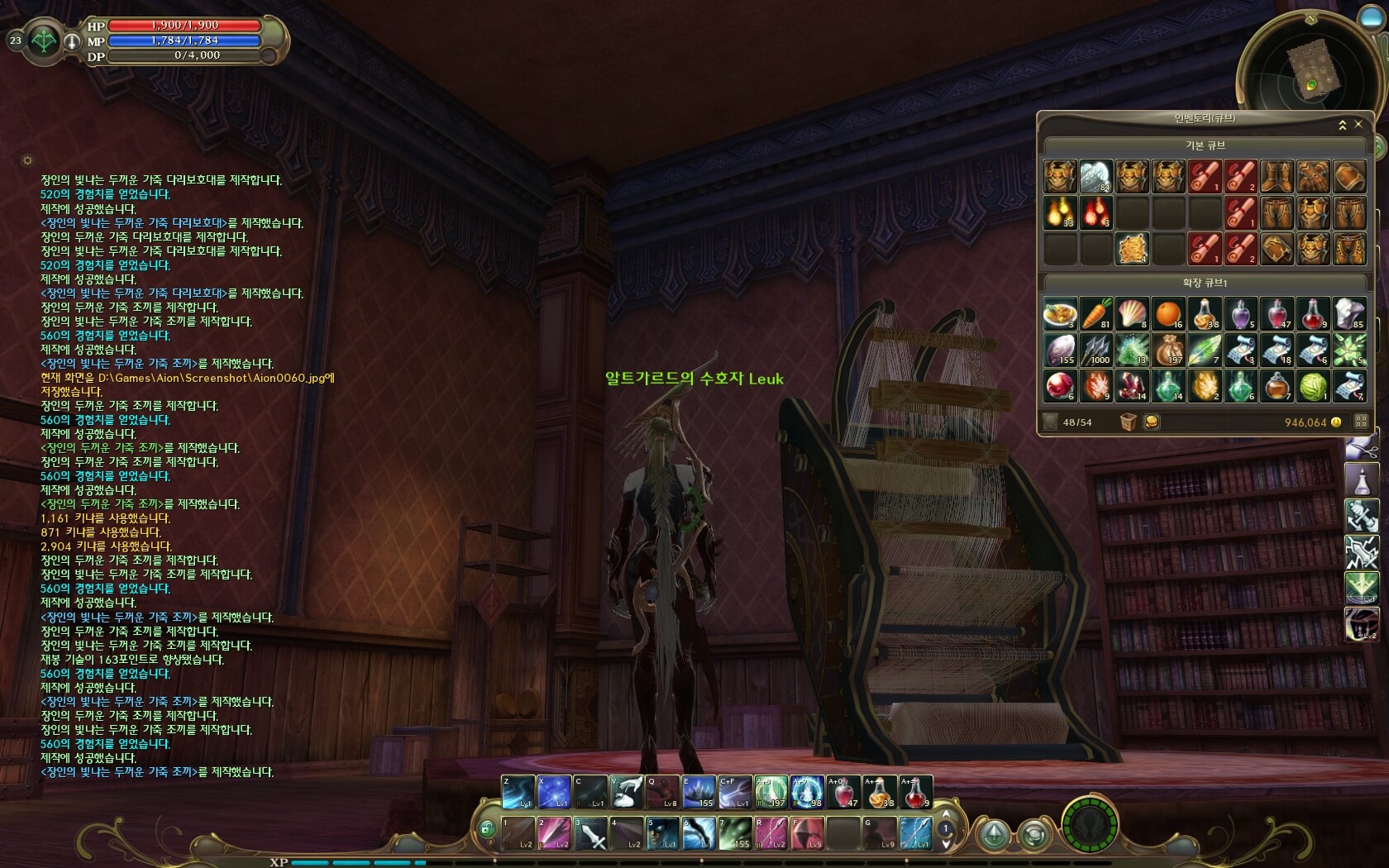Close the inventory cube window
Viewport: 1389px width, 868px height.
click(1358, 124)
